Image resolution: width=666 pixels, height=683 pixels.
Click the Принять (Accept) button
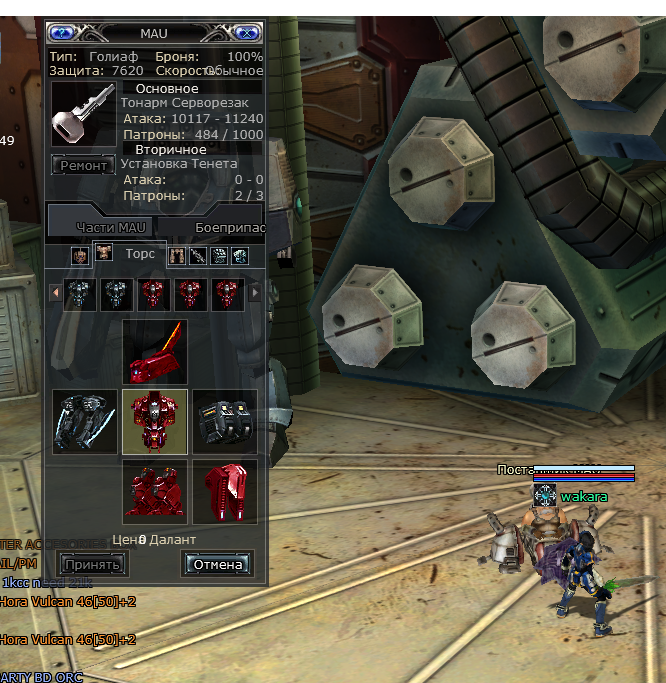point(92,564)
